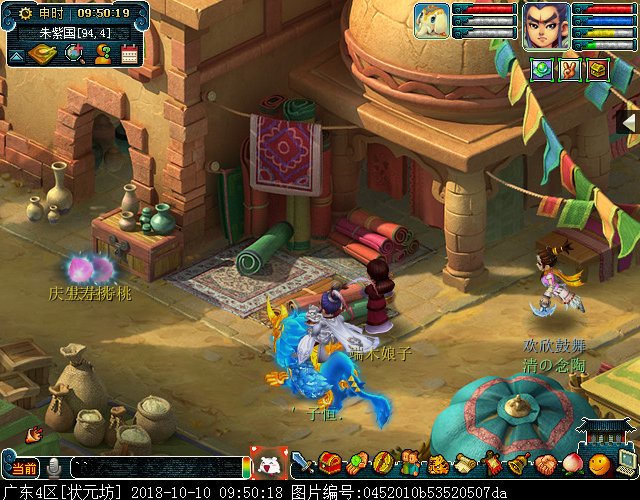Expand the side panel with the left arrow
Screen dimensions: 640x500
tap(631, 121)
